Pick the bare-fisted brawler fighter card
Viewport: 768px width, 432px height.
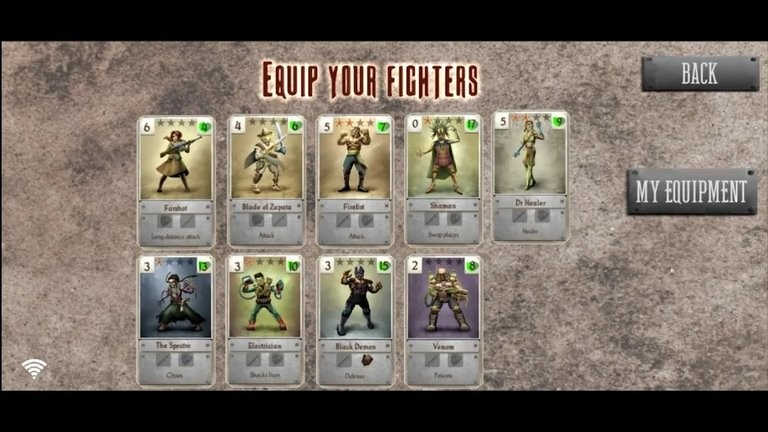pyautogui.click(x=355, y=180)
